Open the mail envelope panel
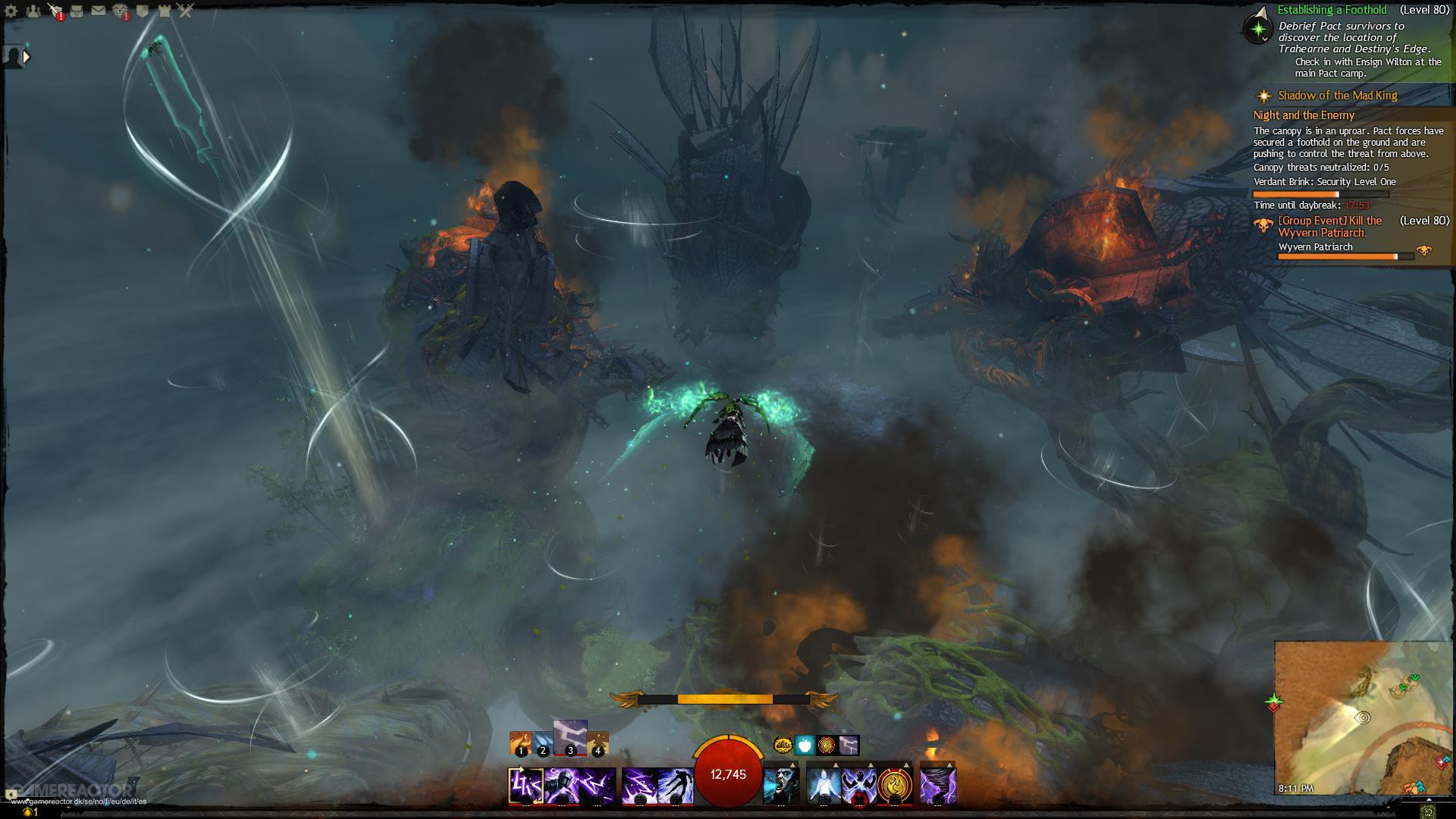Image resolution: width=1456 pixels, height=819 pixels. [99, 10]
